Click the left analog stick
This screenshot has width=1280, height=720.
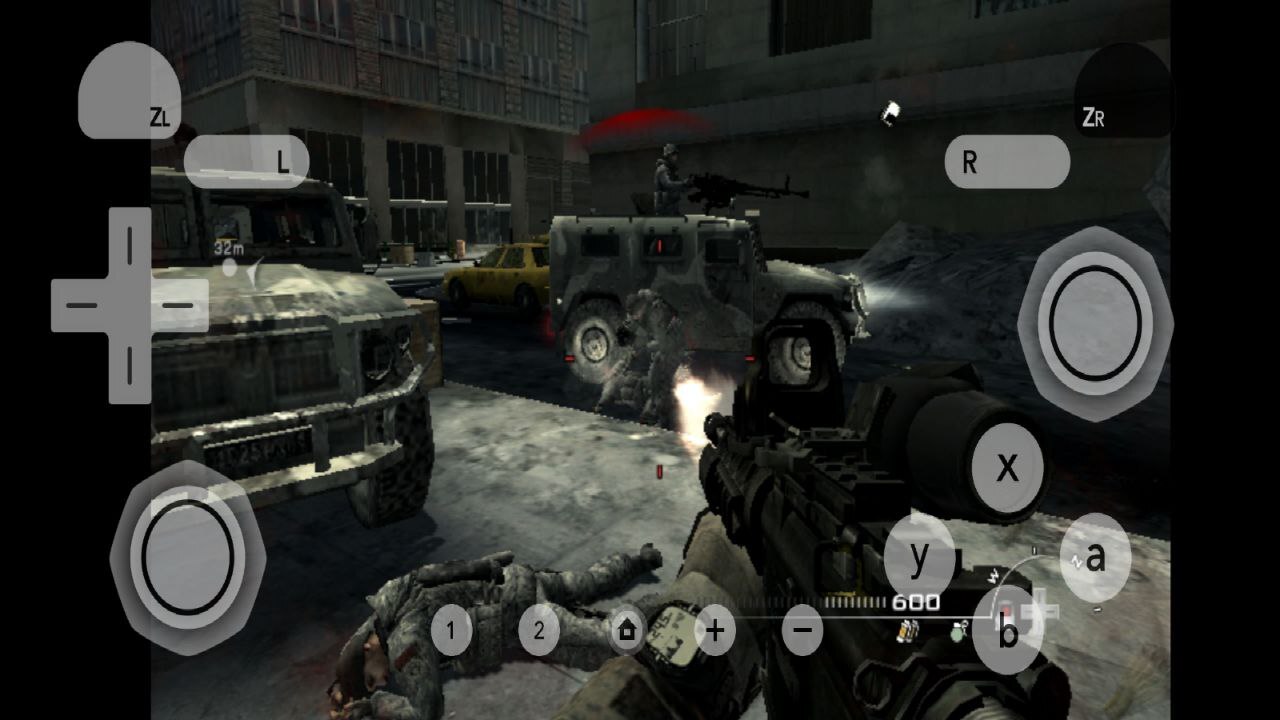click(x=187, y=553)
